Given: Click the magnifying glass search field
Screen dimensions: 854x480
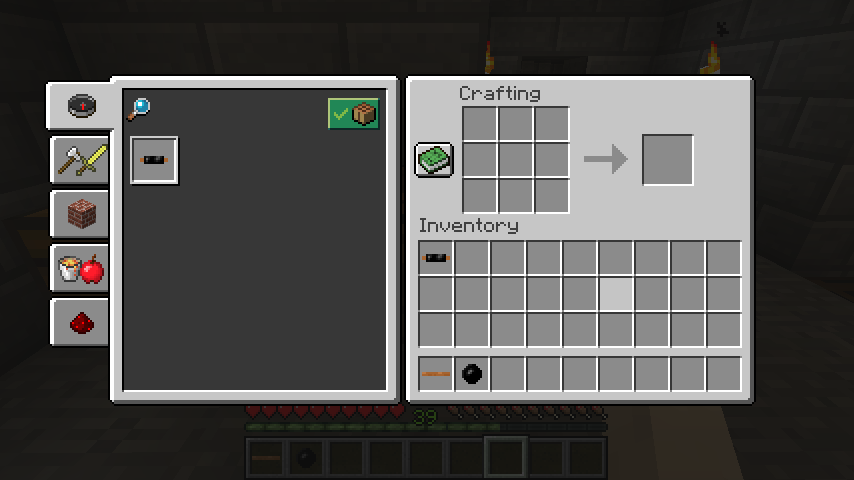Looking at the screenshot, I should tap(138, 109).
